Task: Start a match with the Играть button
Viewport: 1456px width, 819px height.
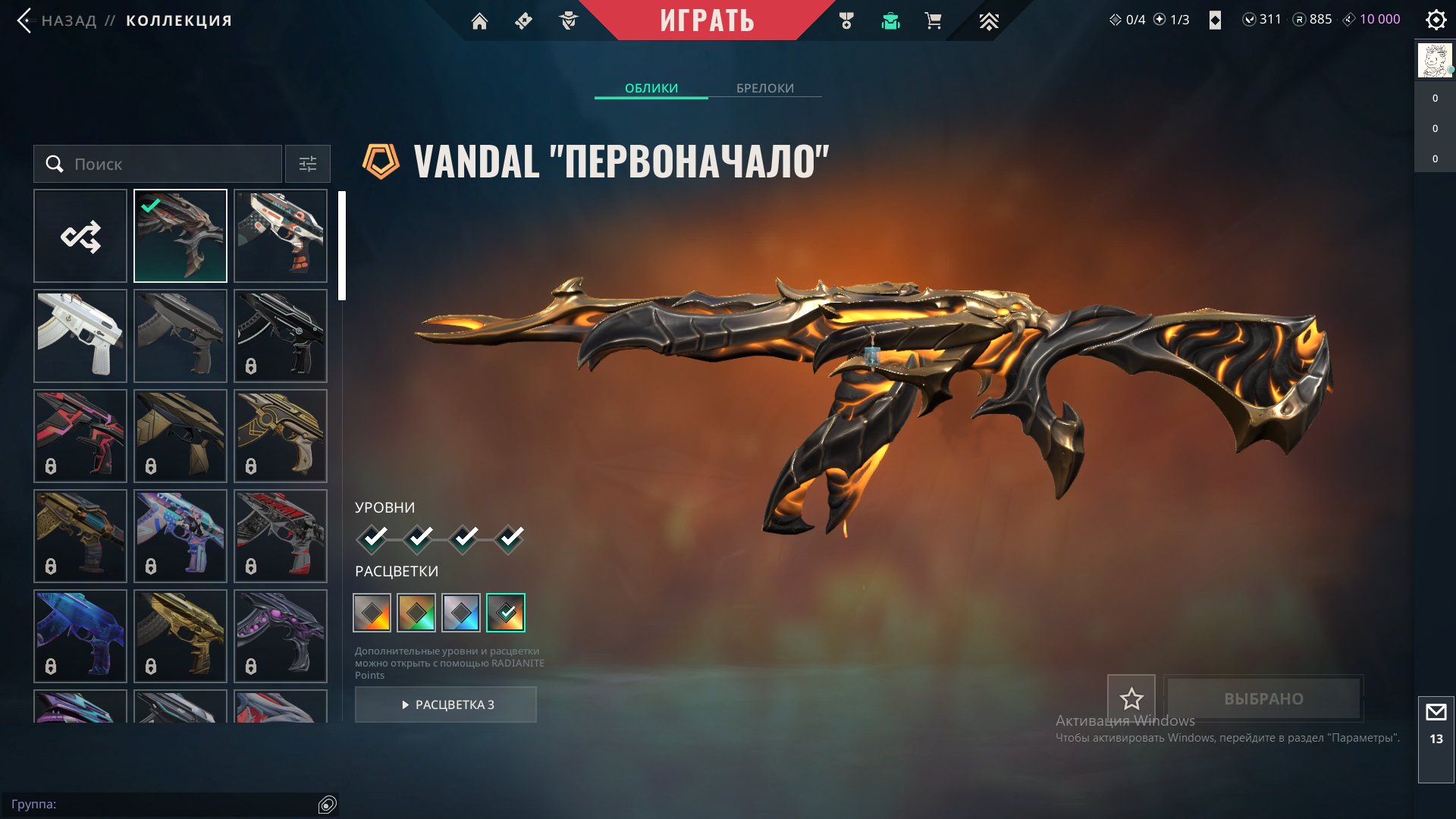Action: pyautogui.click(x=707, y=20)
